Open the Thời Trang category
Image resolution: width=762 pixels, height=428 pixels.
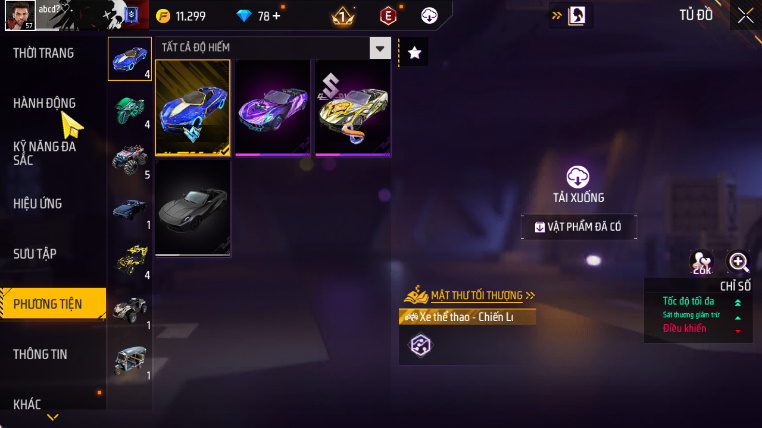pyautogui.click(x=43, y=53)
